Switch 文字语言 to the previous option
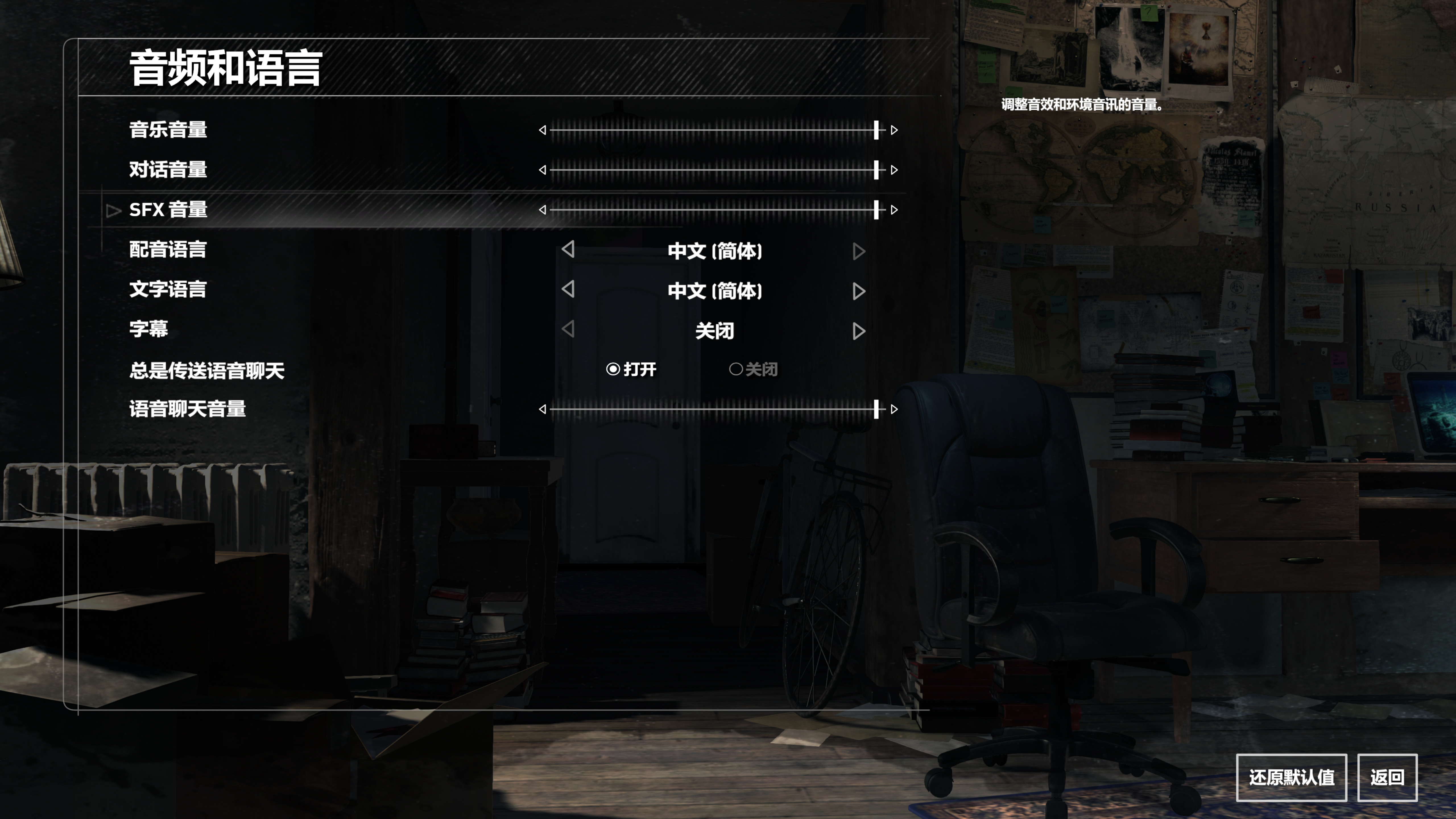Screen dimensions: 1456x819 click(569, 289)
